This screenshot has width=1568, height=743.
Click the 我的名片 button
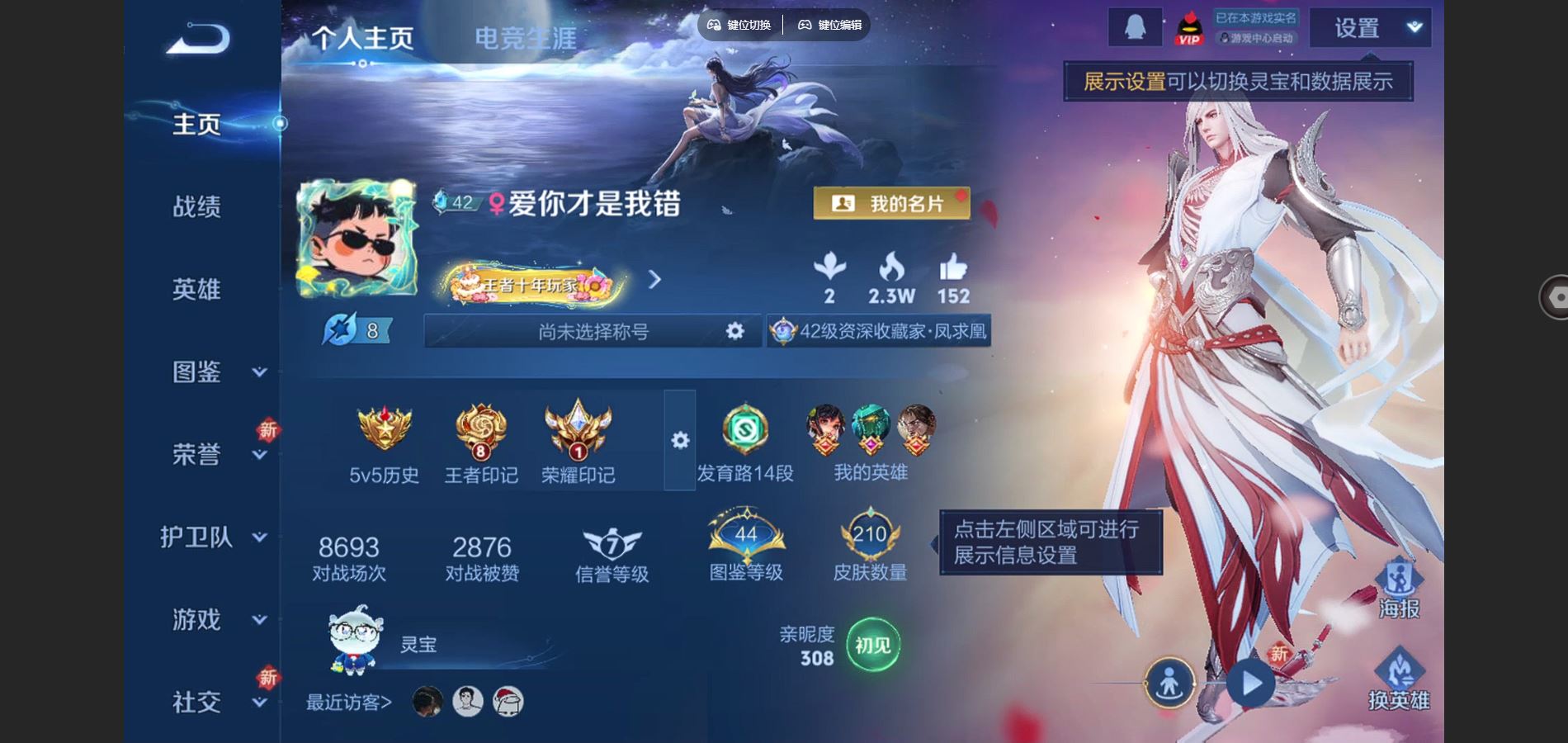pos(894,204)
